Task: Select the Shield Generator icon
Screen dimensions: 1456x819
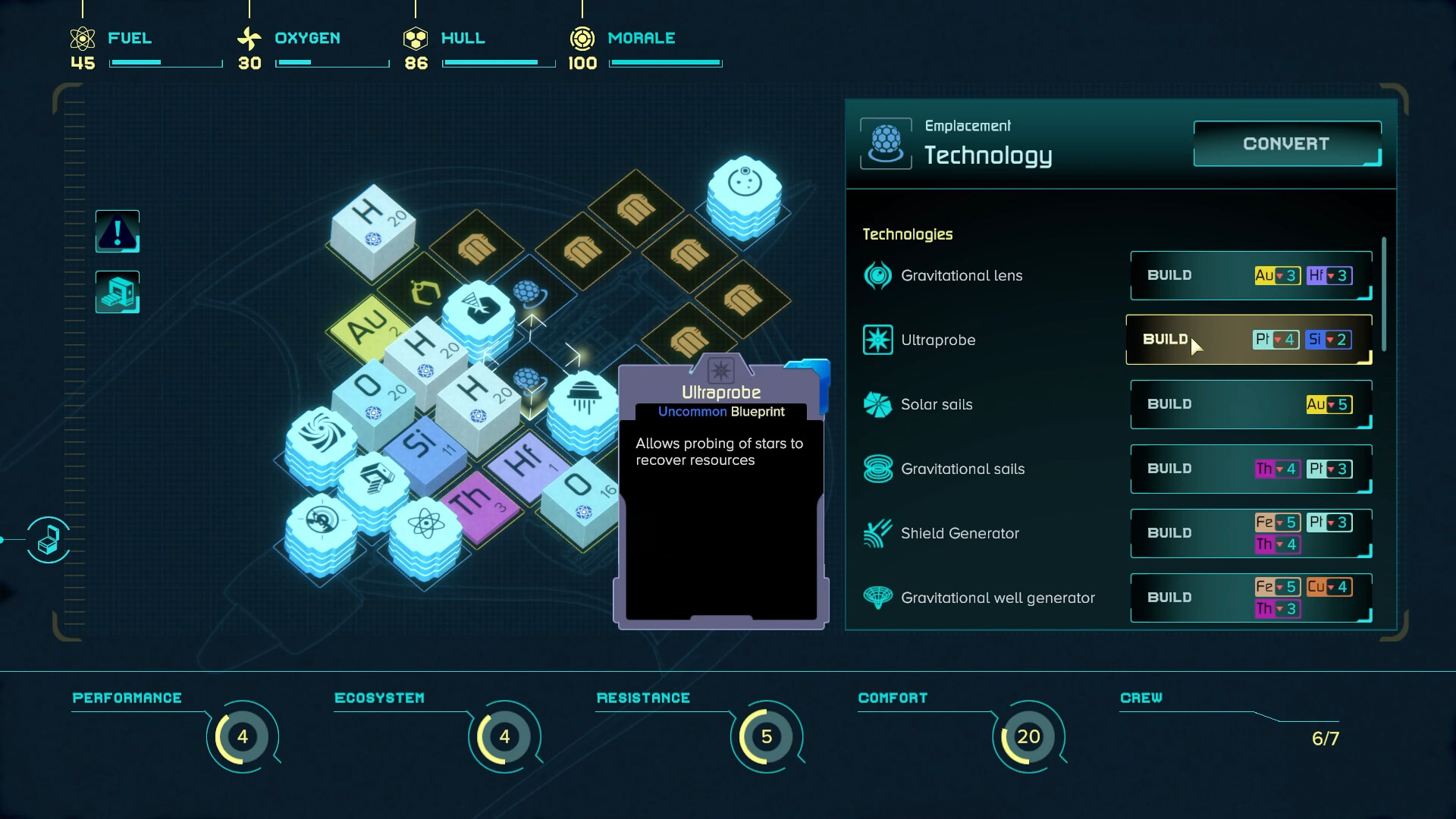Action: pyautogui.click(x=878, y=533)
